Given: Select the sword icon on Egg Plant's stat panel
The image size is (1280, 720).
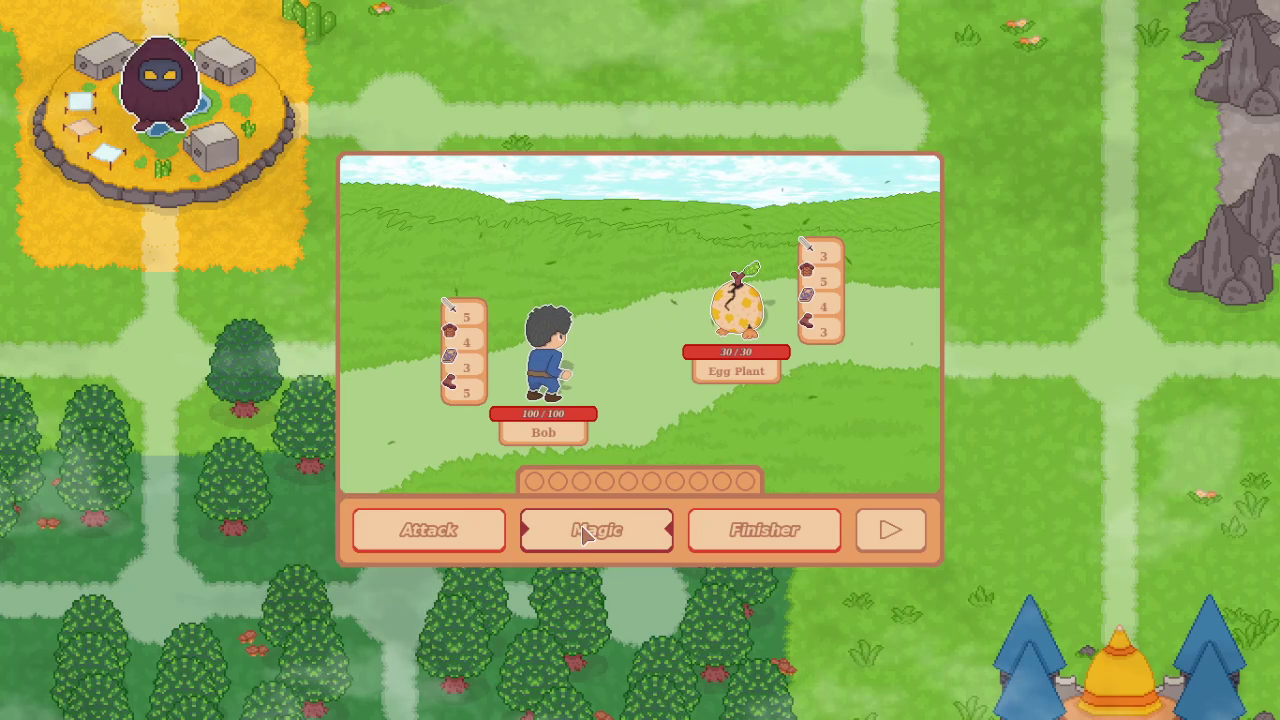Looking at the screenshot, I should tap(806, 244).
